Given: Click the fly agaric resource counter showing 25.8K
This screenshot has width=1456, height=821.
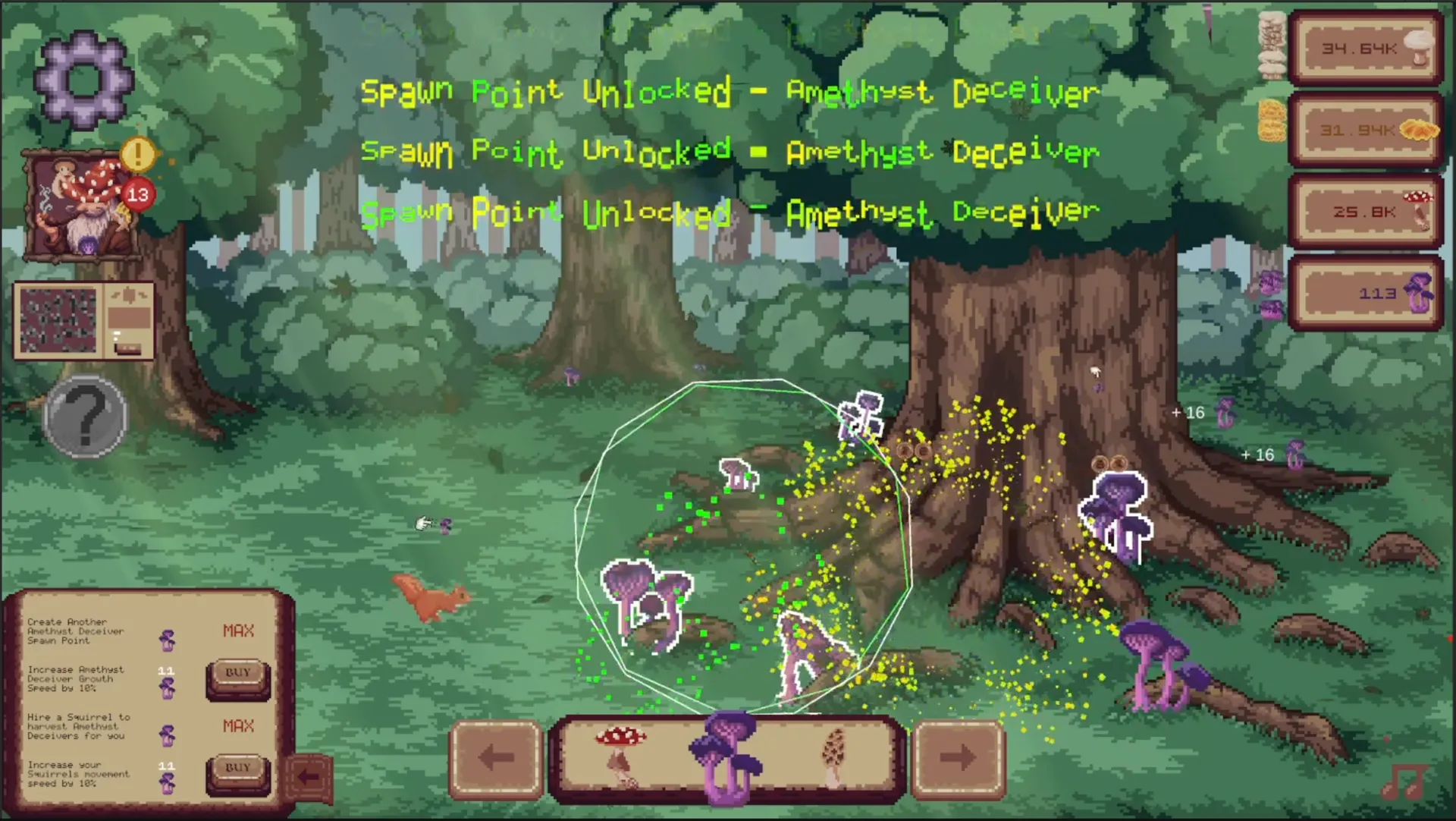Looking at the screenshot, I should (1365, 211).
